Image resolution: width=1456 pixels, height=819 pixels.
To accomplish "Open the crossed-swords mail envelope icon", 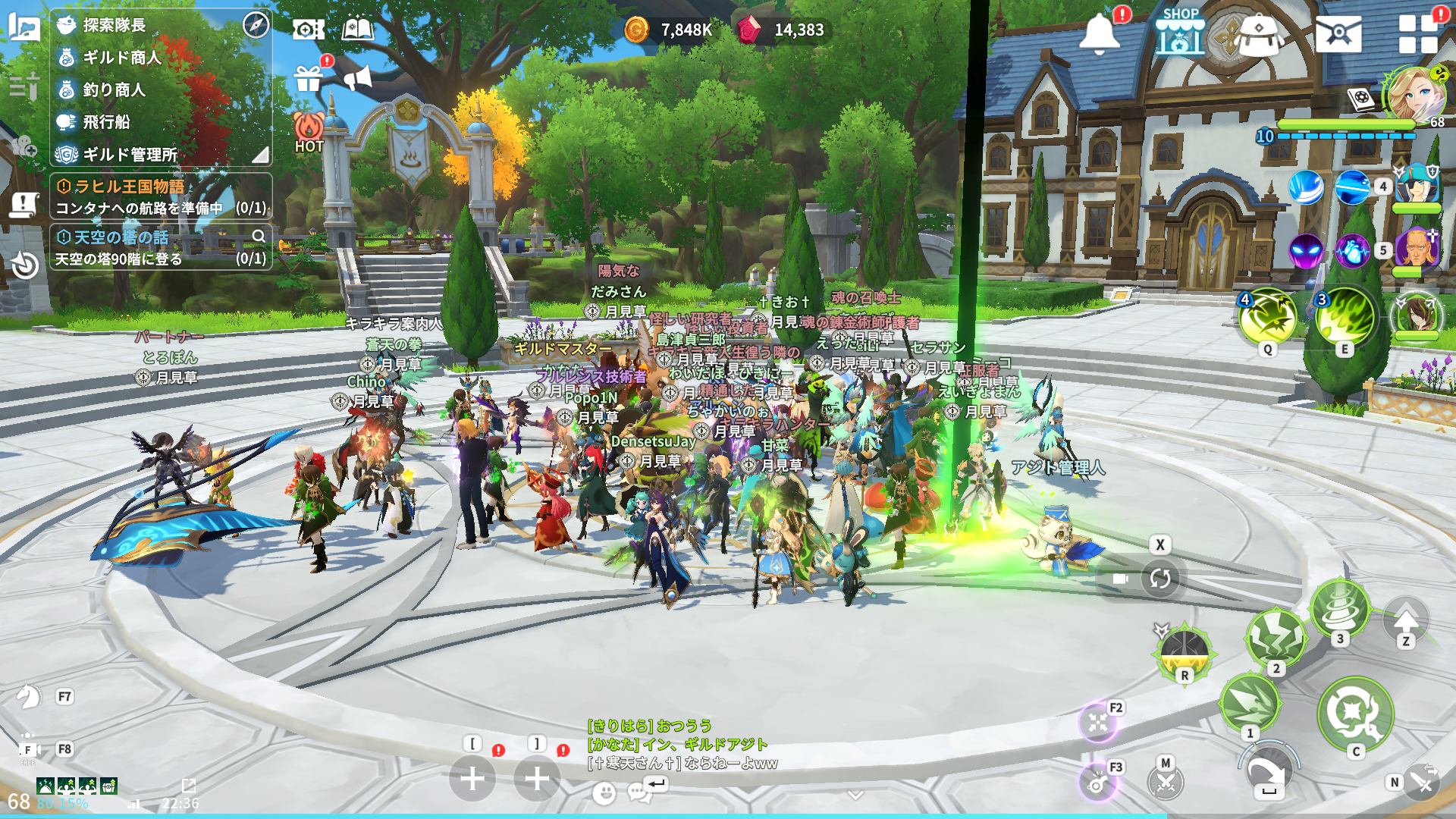I will coord(1338,34).
